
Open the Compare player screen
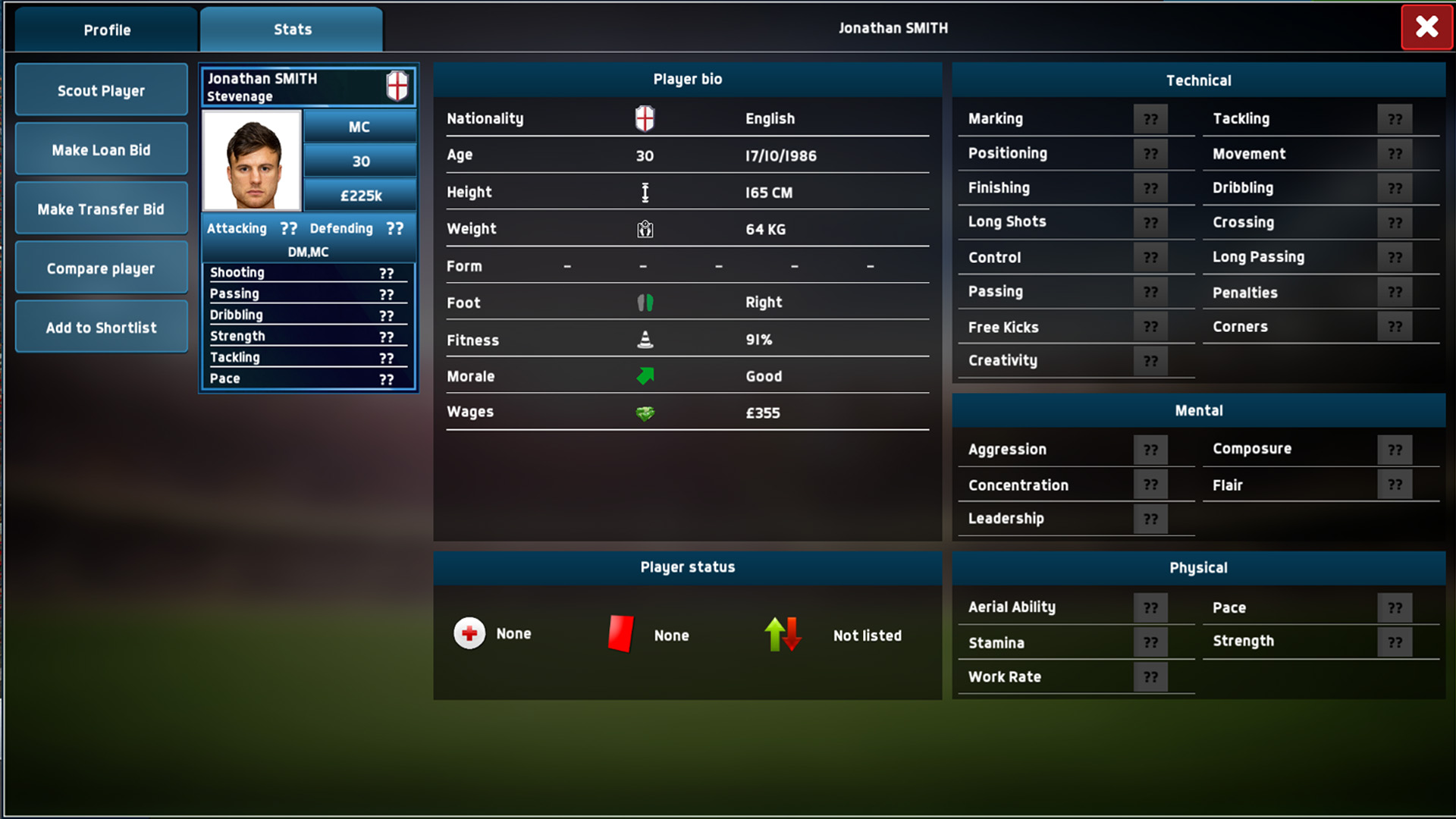tap(101, 267)
